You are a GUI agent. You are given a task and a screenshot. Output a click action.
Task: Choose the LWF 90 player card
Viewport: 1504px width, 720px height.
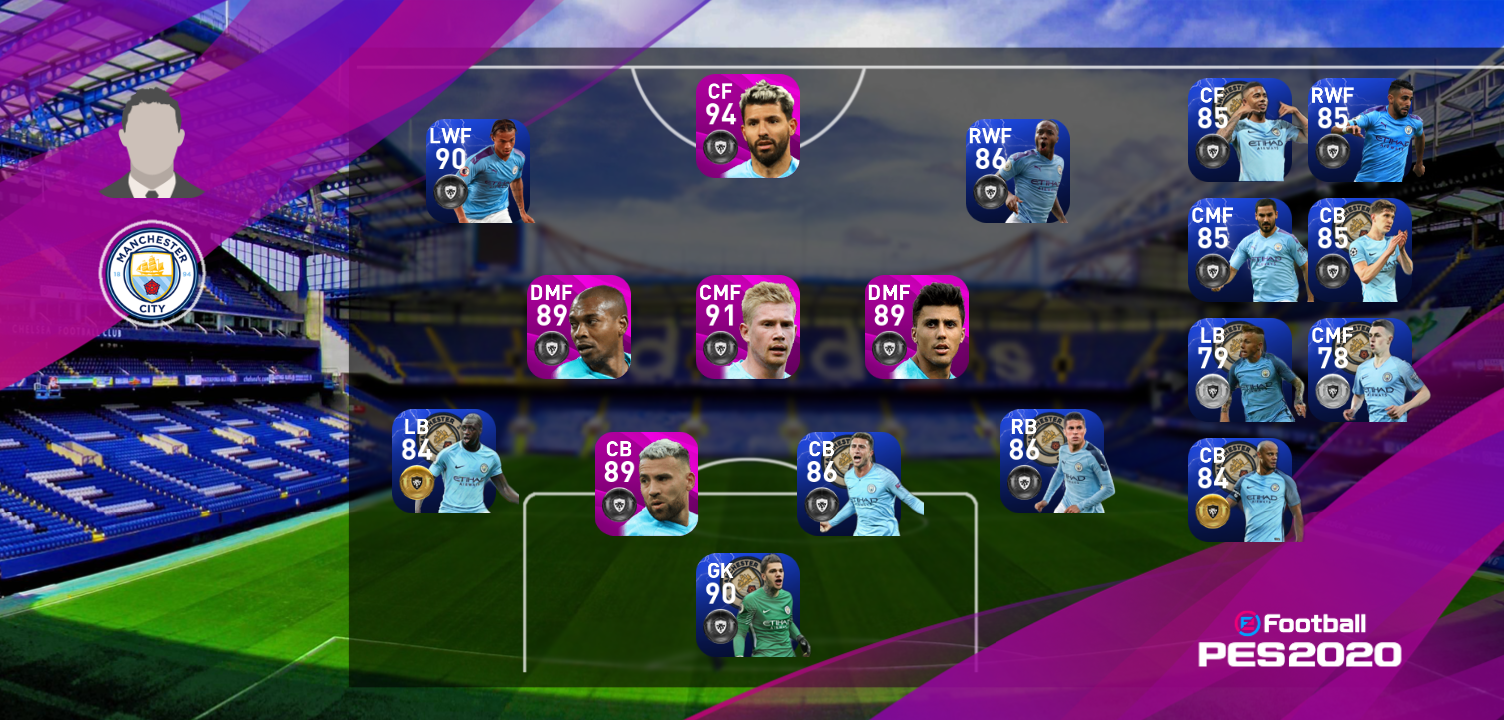pos(477,171)
